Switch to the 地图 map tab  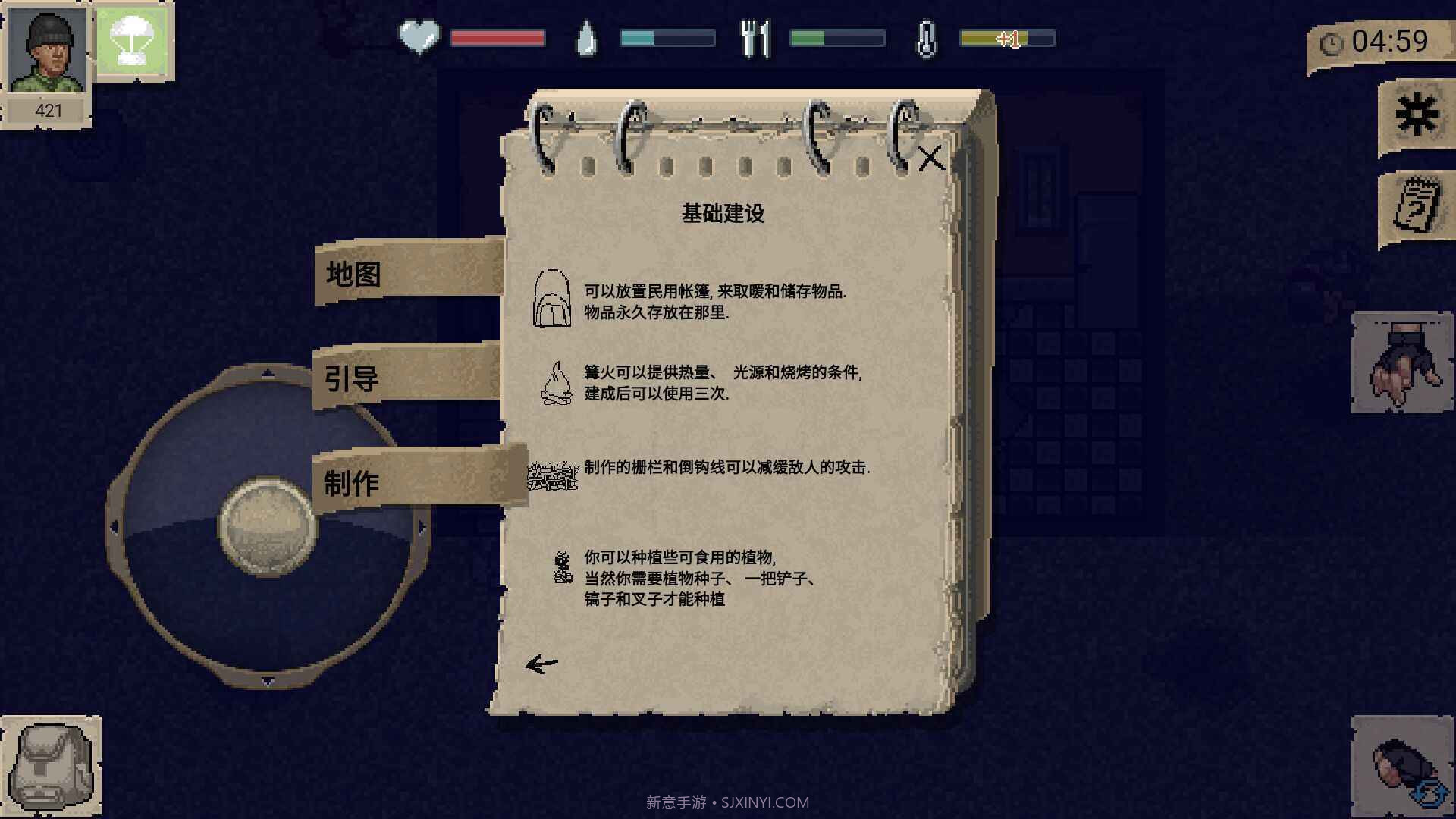point(353,275)
